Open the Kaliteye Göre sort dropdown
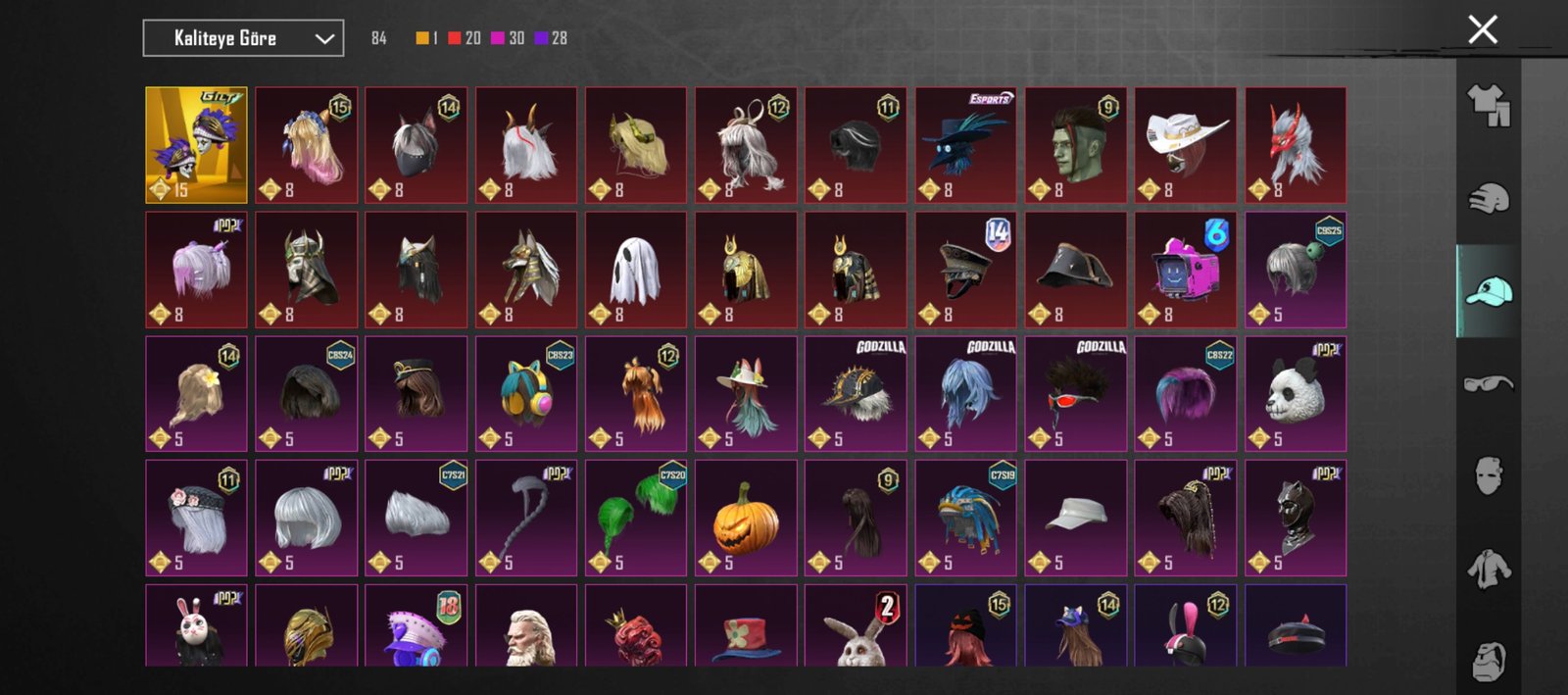The image size is (1568, 695). point(243,38)
